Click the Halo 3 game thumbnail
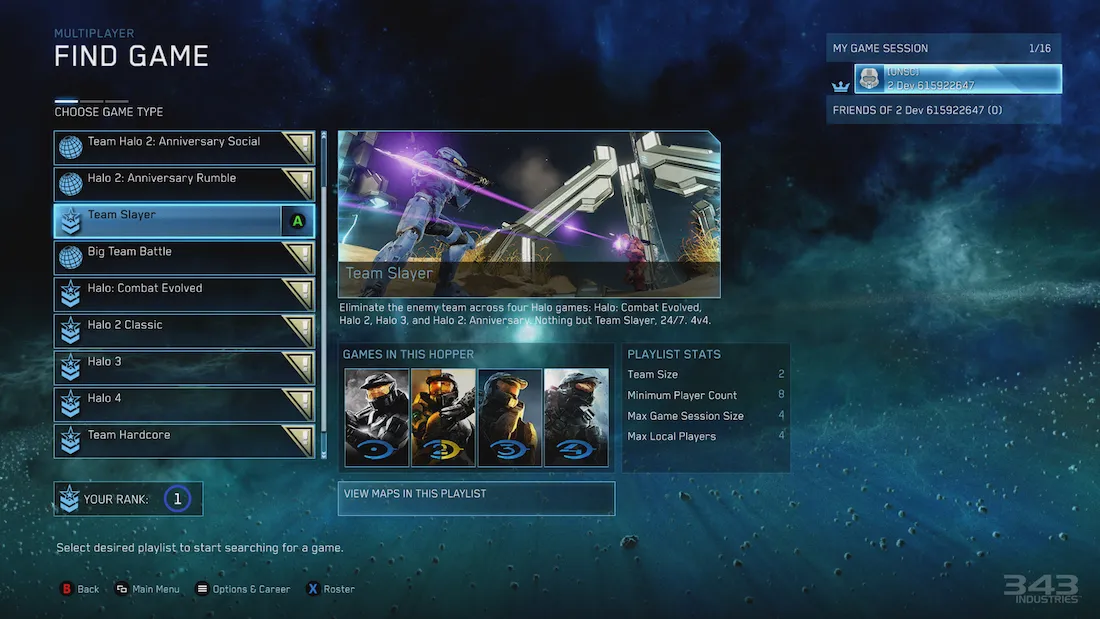The width and height of the screenshot is (1100, 619). [510, 417]
